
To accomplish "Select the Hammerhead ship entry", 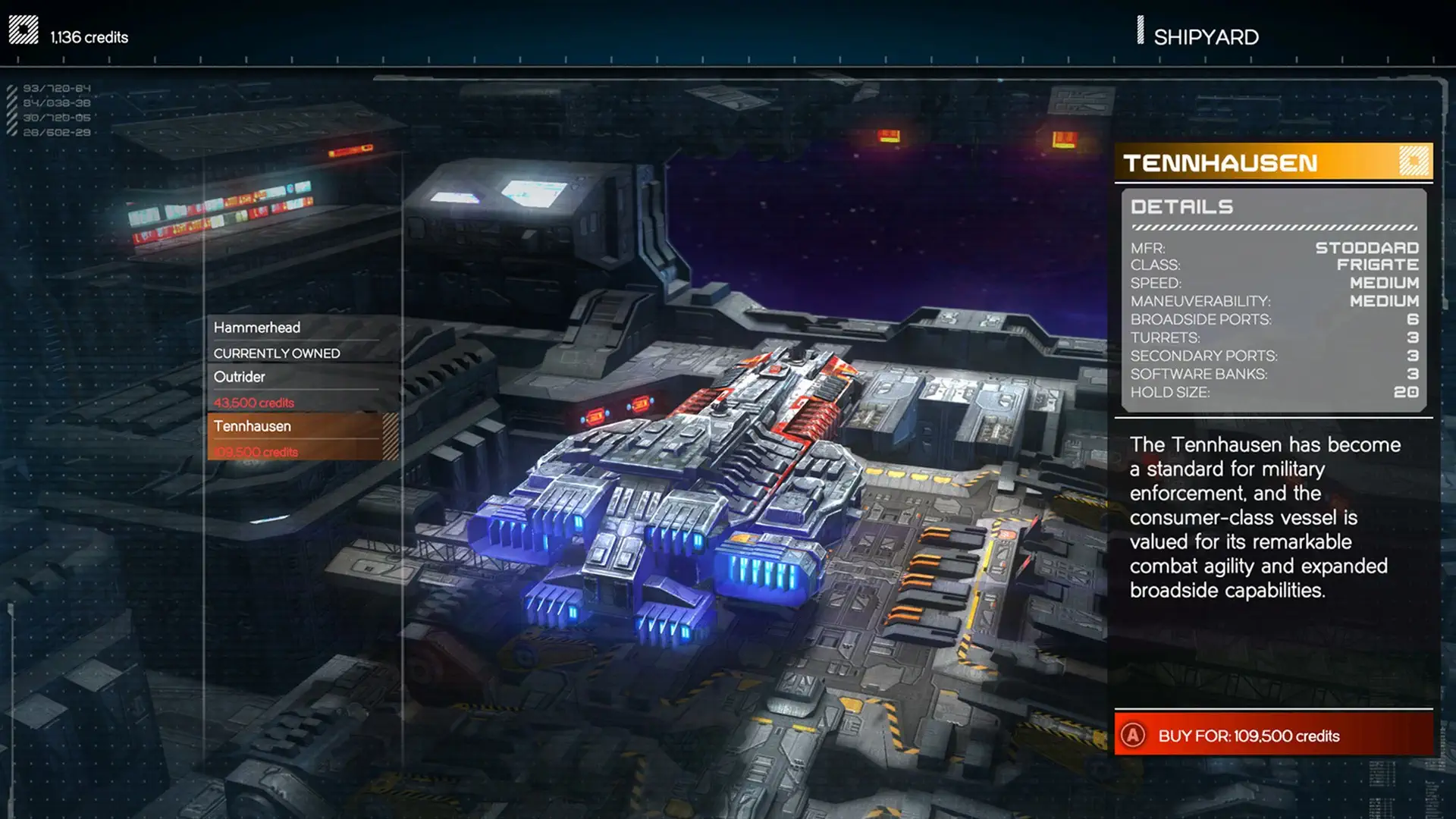I will click(258, 327).
